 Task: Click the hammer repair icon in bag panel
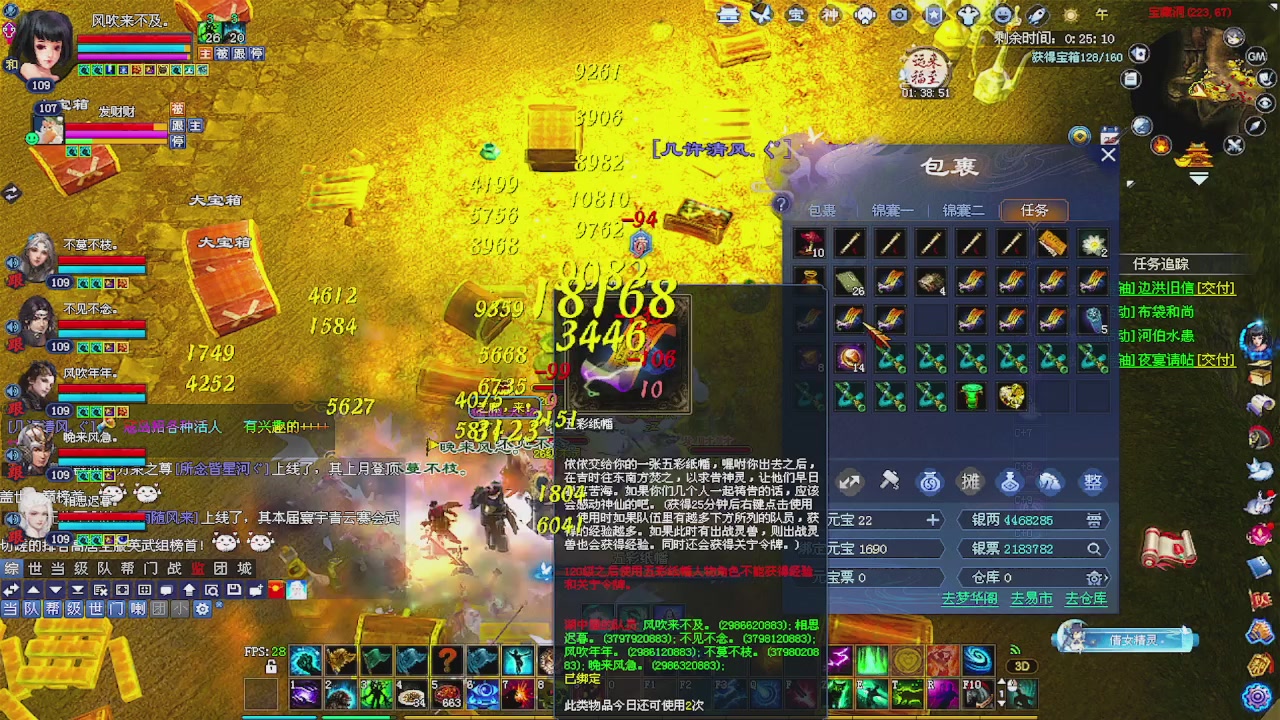[x=890, y=481]
